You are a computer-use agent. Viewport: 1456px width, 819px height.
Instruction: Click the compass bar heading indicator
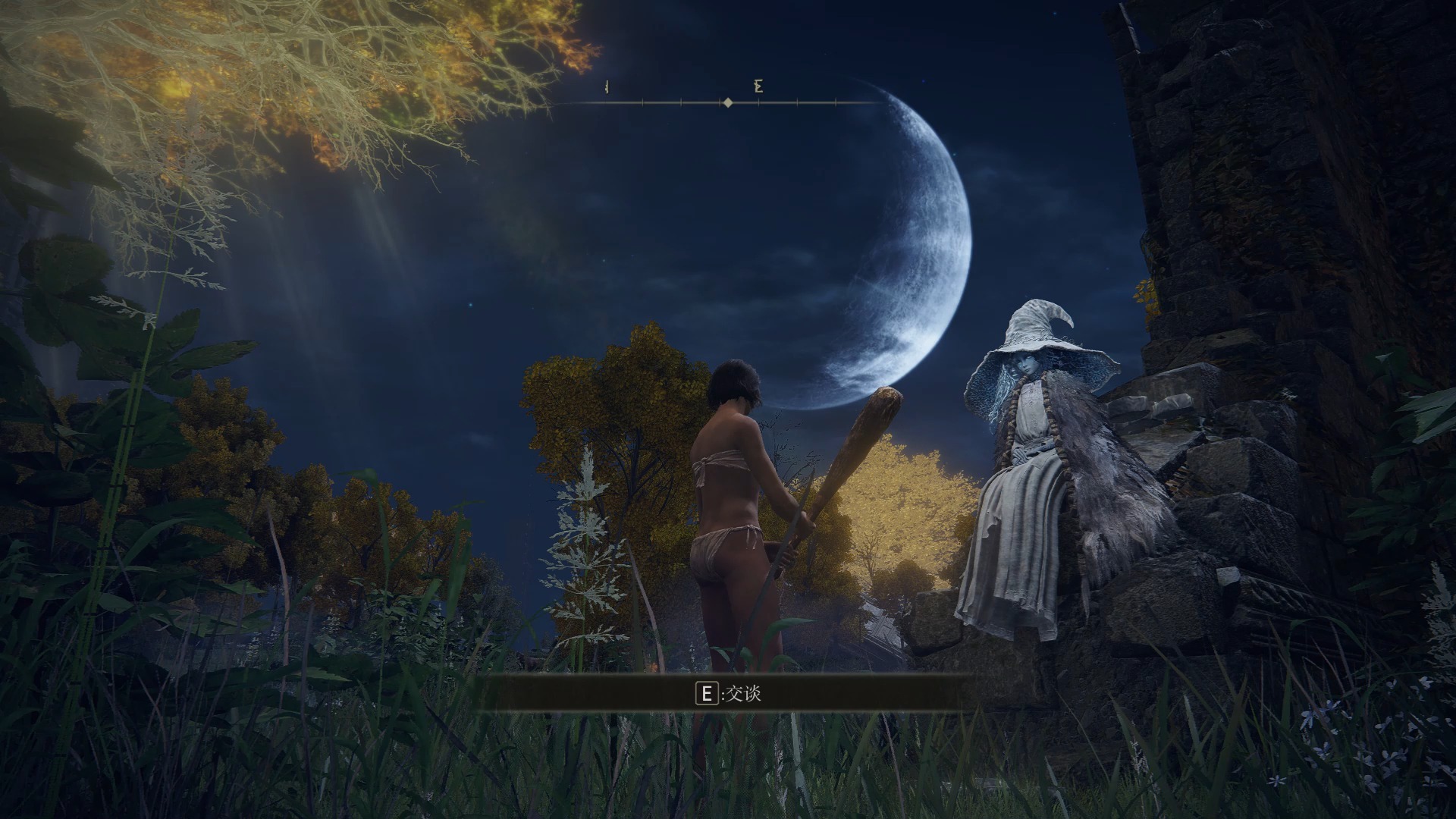[x=727, y=102]
